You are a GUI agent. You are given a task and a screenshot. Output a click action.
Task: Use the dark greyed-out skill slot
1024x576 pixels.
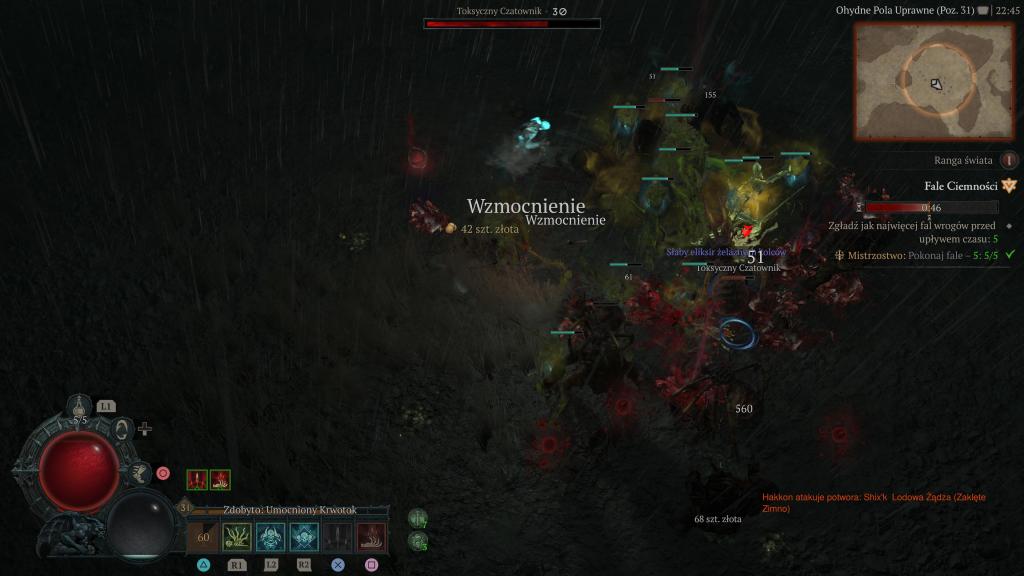click(x=338, y=537)
